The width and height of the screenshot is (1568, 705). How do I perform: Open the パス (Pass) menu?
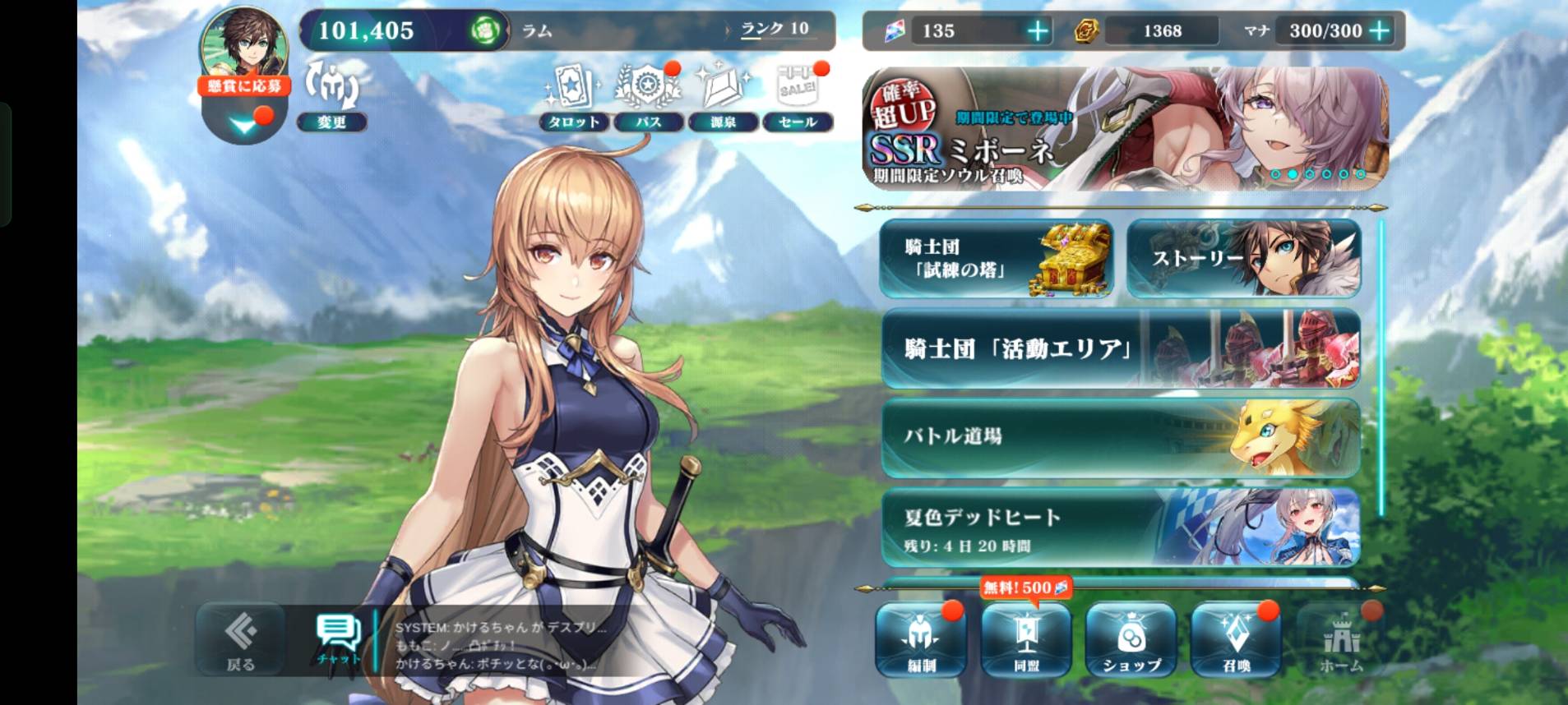pos(649,99)
